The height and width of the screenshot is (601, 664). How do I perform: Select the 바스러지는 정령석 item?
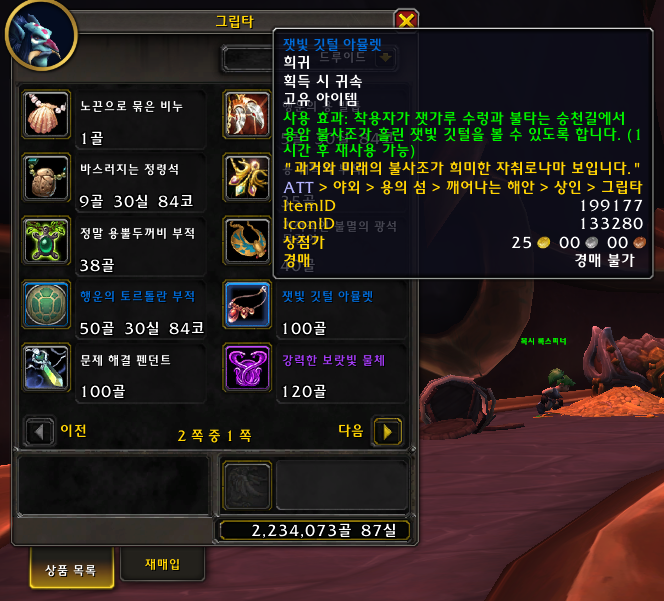point(44,177)
